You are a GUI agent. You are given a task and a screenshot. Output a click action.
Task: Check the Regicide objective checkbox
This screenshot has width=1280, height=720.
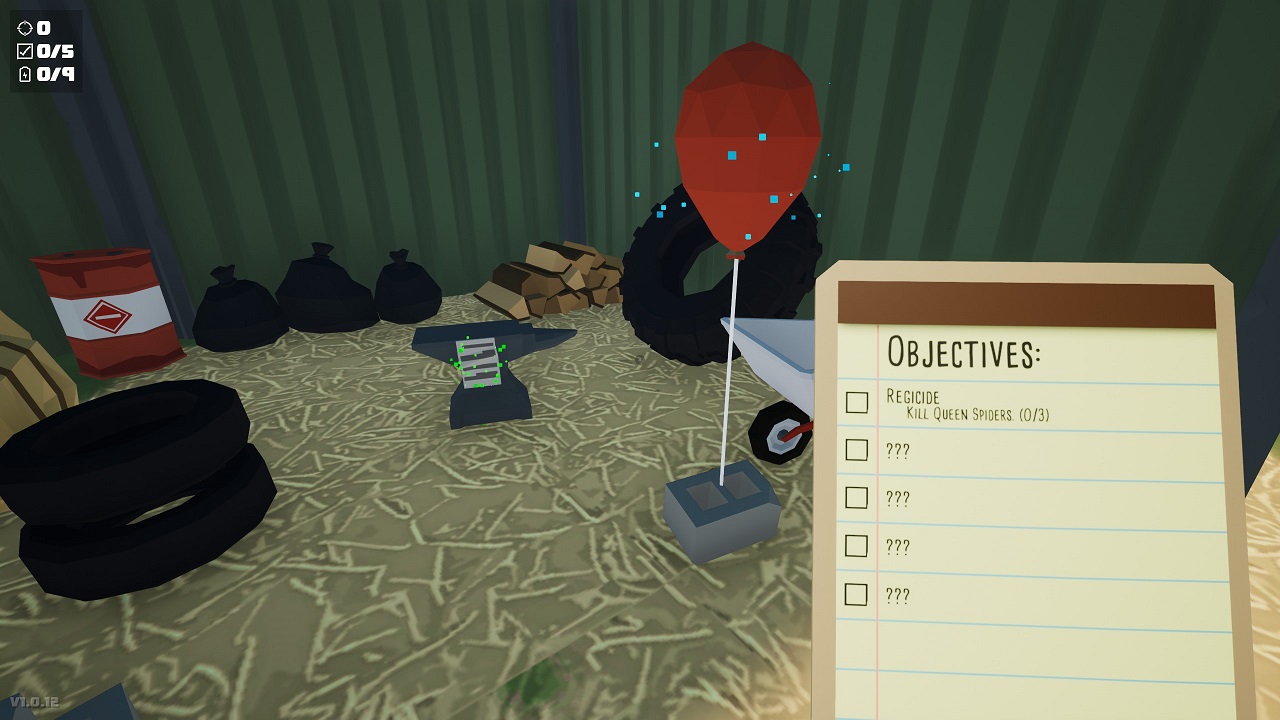855,402
